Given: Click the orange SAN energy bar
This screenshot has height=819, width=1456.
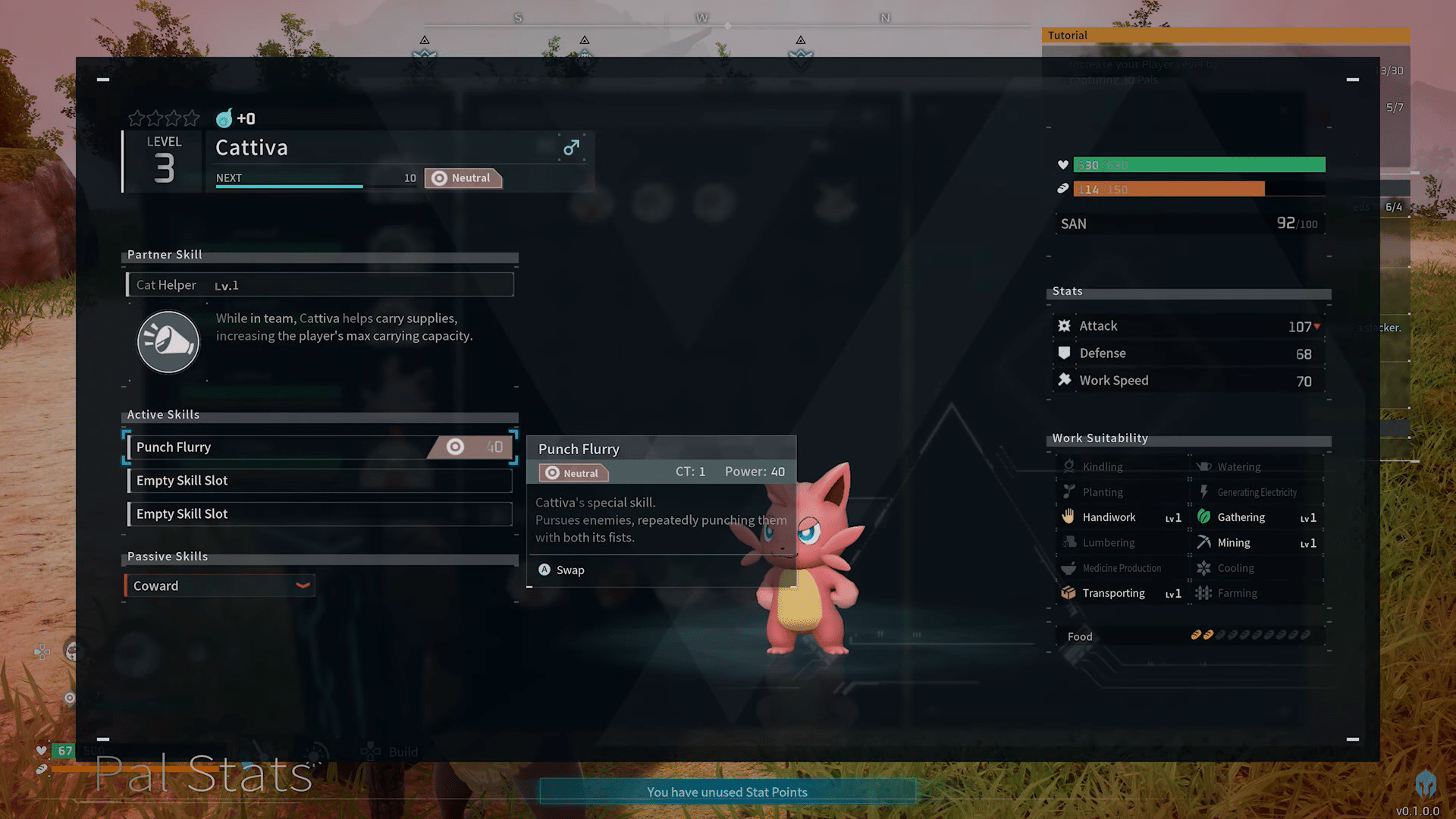Looking at the screenshot, I should click(1168, 189).
